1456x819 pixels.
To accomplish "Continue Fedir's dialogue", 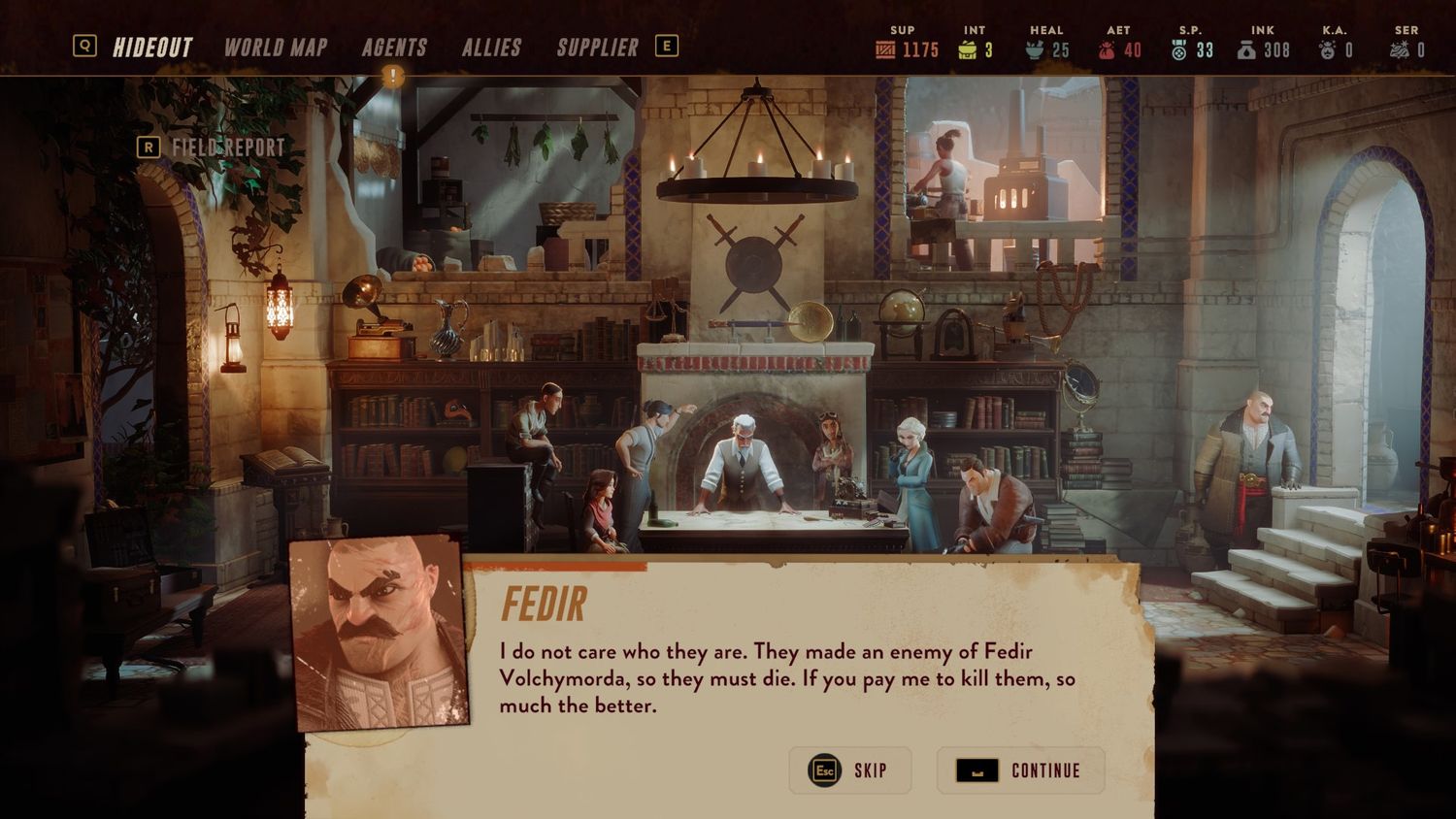I will pos(1020,770).
